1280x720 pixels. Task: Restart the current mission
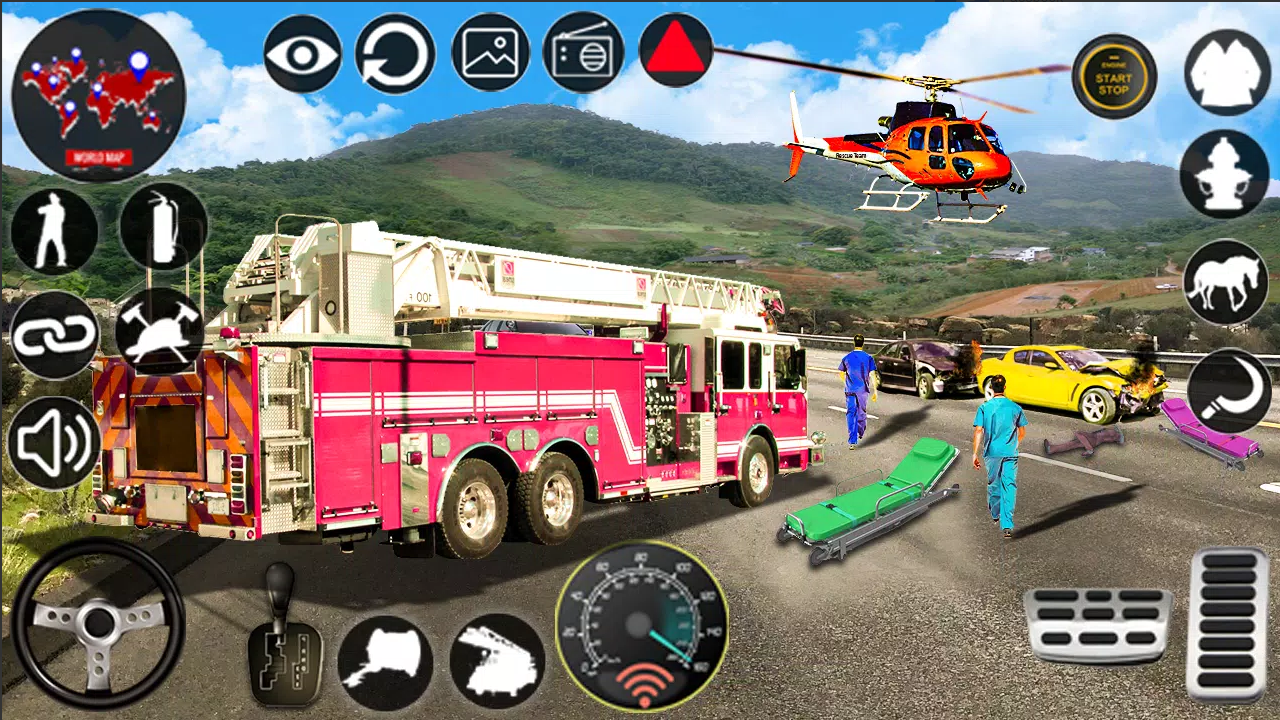pos(394,52)
